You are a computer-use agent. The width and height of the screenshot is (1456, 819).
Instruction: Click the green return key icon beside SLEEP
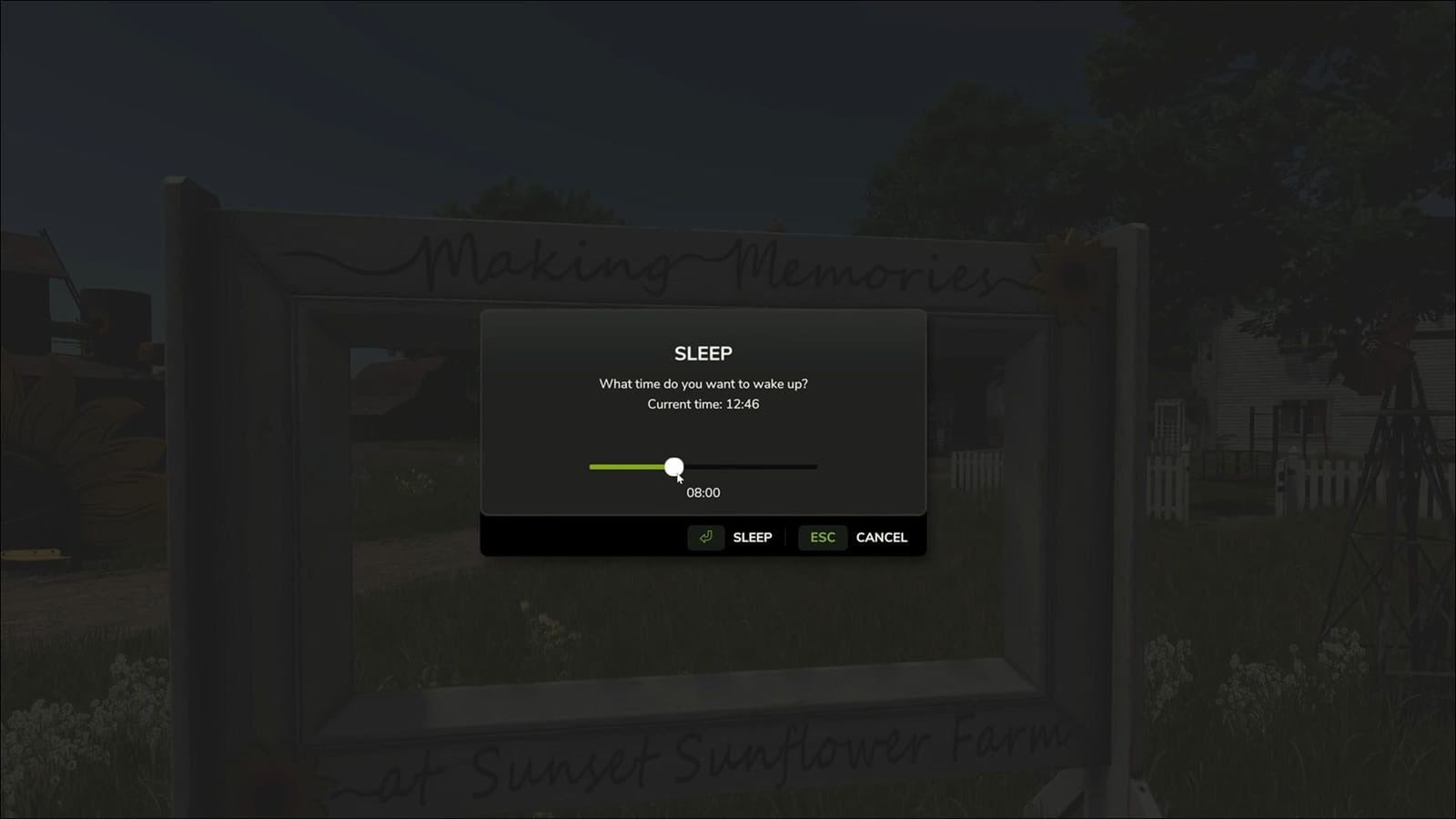point(706,537)
